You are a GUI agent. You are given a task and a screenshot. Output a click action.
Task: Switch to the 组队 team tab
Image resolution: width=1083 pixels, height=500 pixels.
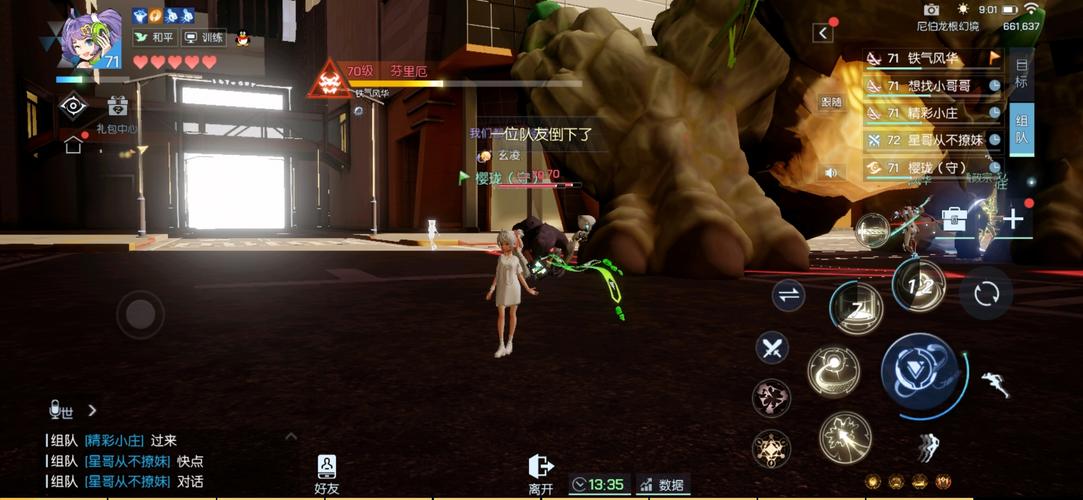click(1021, 128)
